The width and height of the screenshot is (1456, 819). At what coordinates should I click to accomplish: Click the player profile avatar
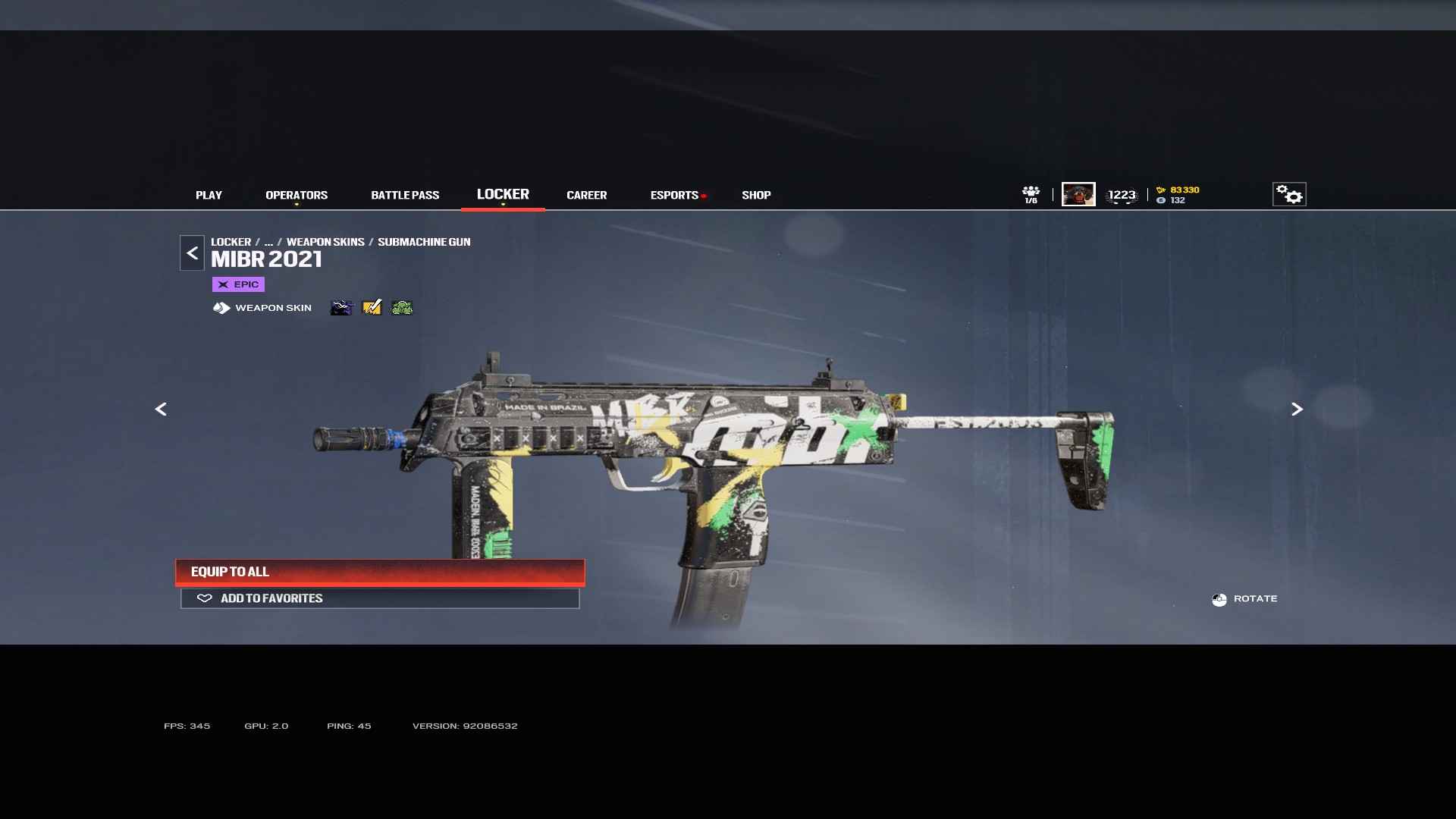pyautogui.click(x=1078, y=194)
